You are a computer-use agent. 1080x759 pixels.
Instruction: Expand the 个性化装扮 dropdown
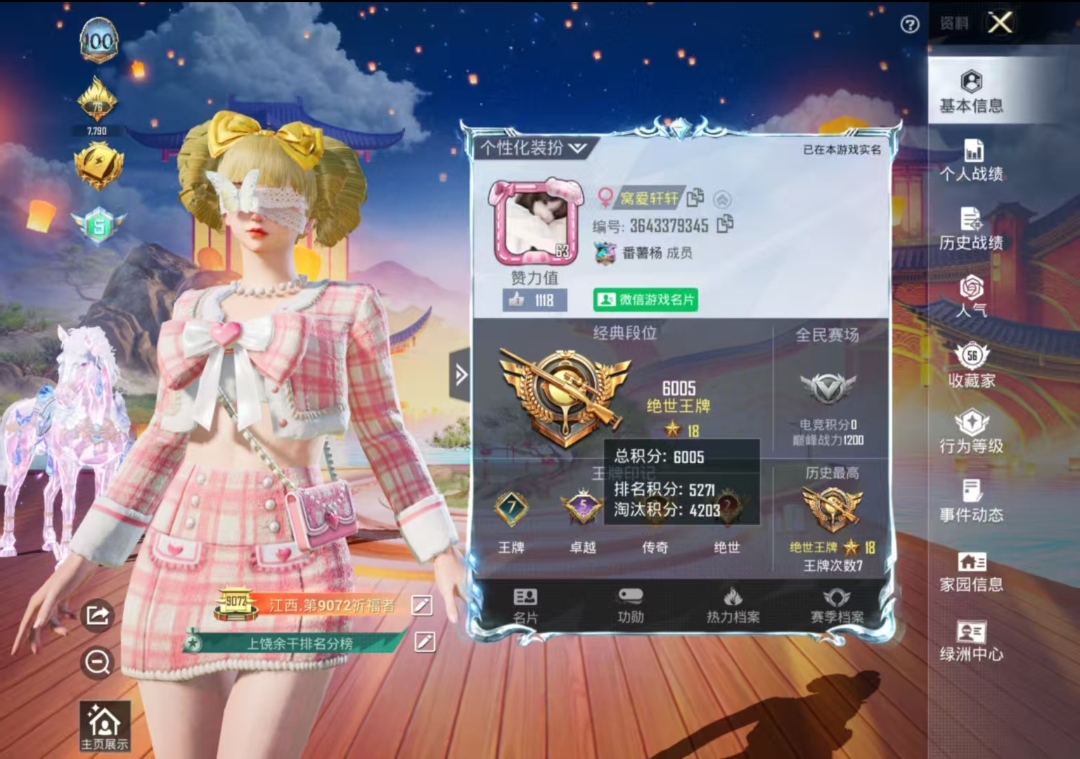[533, 147]
